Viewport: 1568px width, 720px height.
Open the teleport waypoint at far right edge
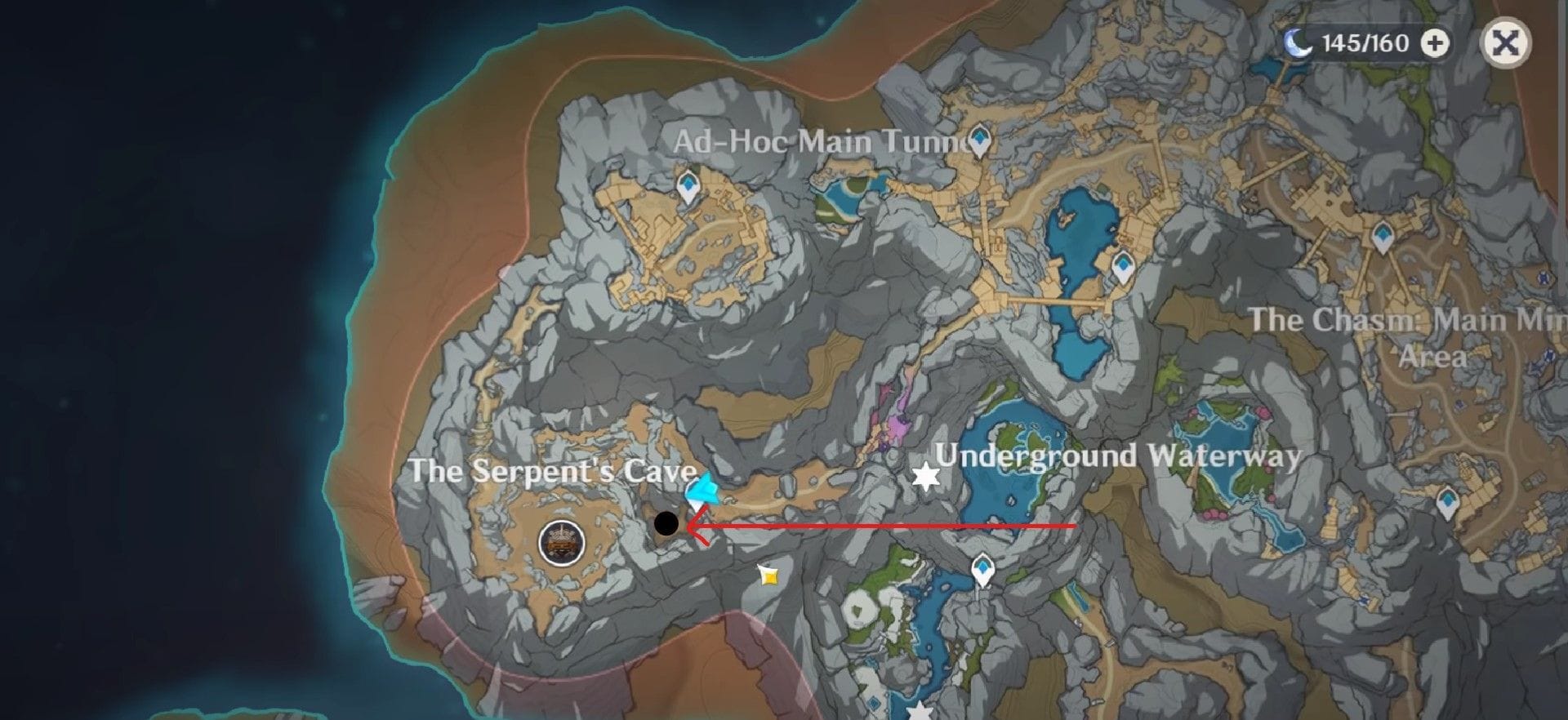click(x=1447, y=500)
